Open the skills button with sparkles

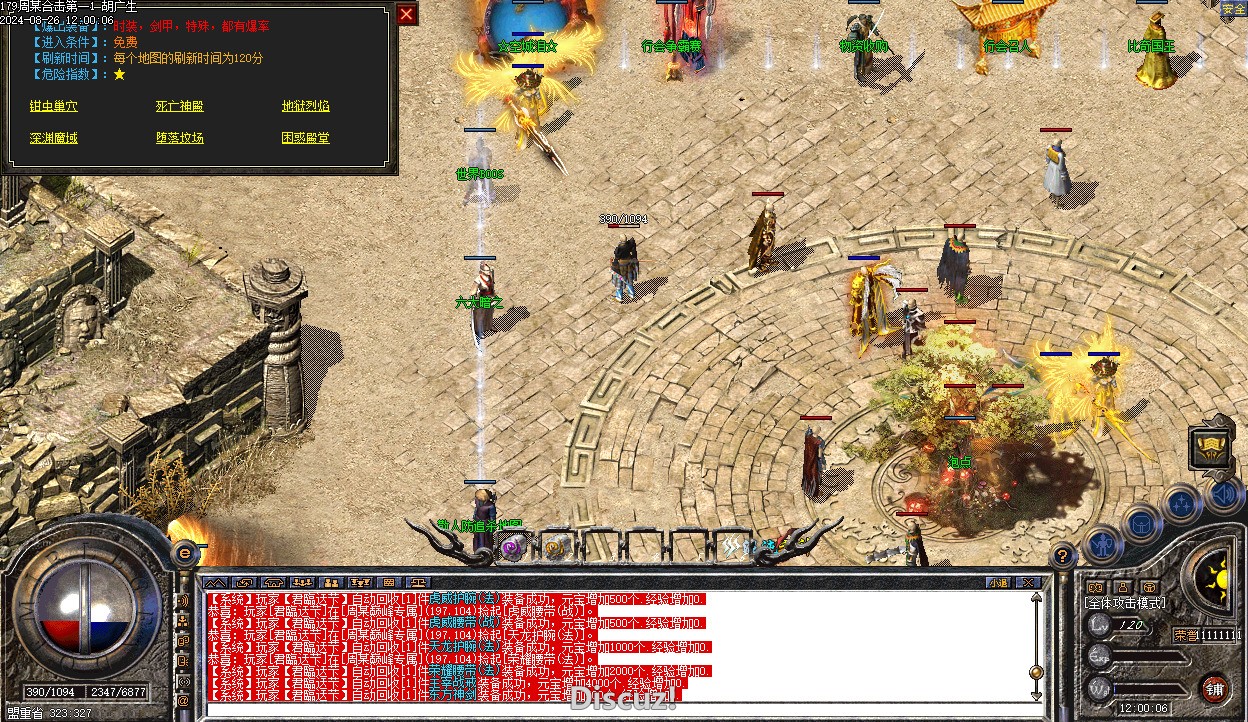(x=1182, y=503)
